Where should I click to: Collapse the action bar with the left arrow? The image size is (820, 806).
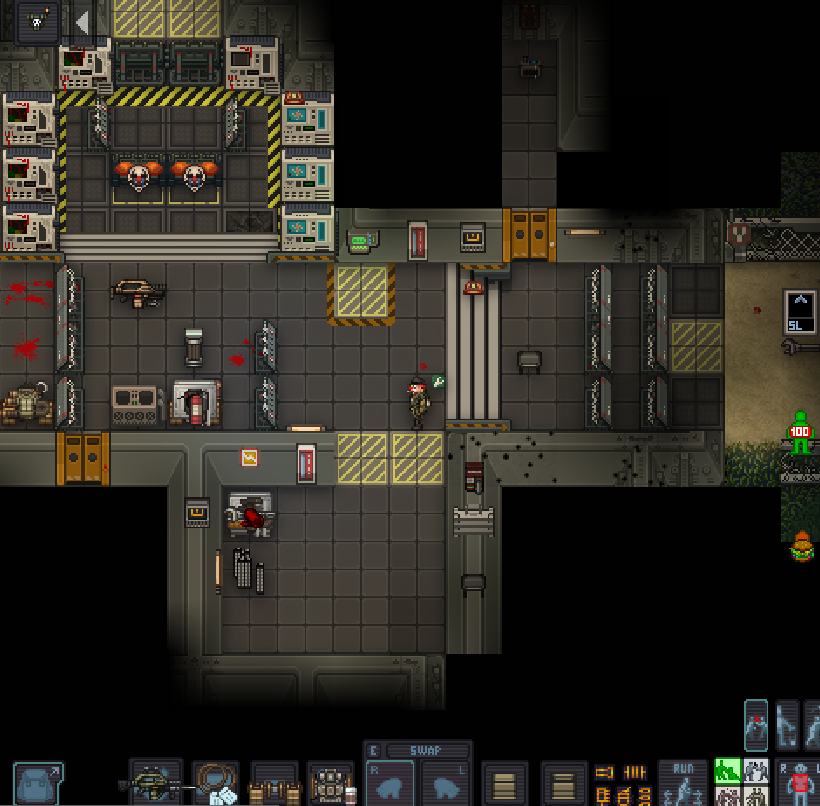pos(82,21)
